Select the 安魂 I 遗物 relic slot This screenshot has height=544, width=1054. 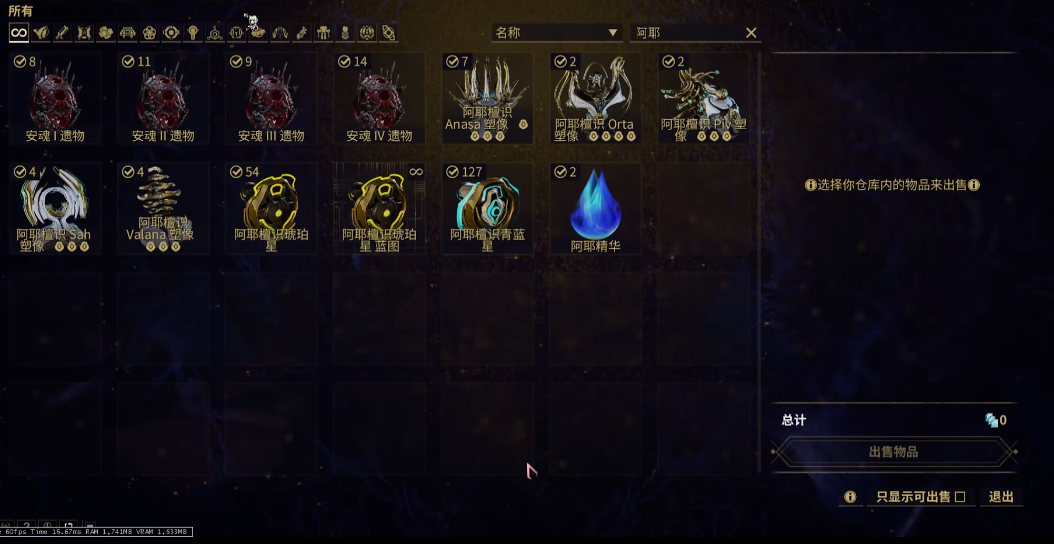[x=55, y=99]
